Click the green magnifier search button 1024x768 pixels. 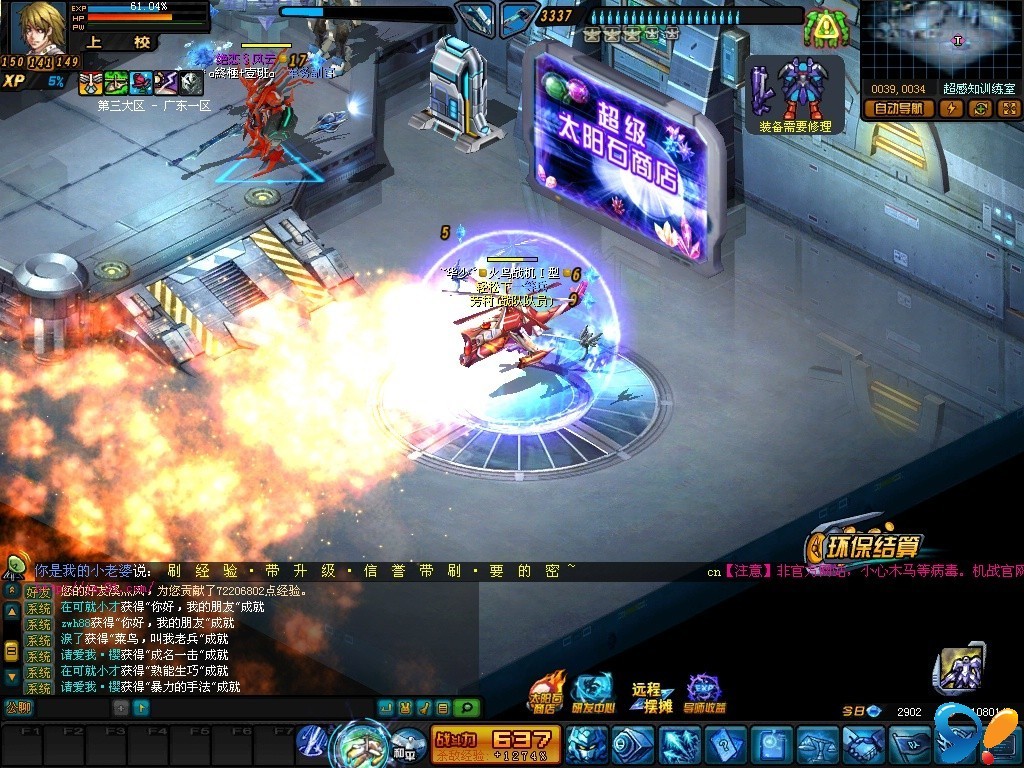click(465, 708)
